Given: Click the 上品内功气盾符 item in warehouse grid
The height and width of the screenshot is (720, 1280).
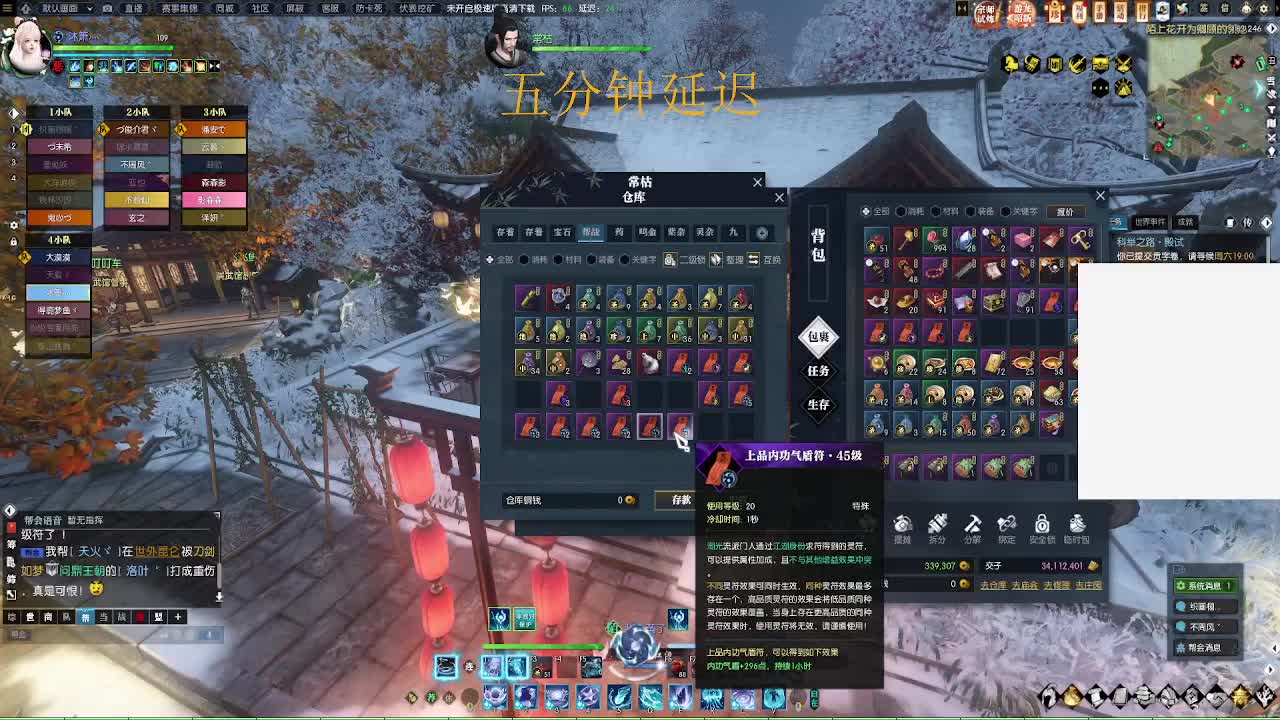Looking at the screenshot, I should (650, 428).
